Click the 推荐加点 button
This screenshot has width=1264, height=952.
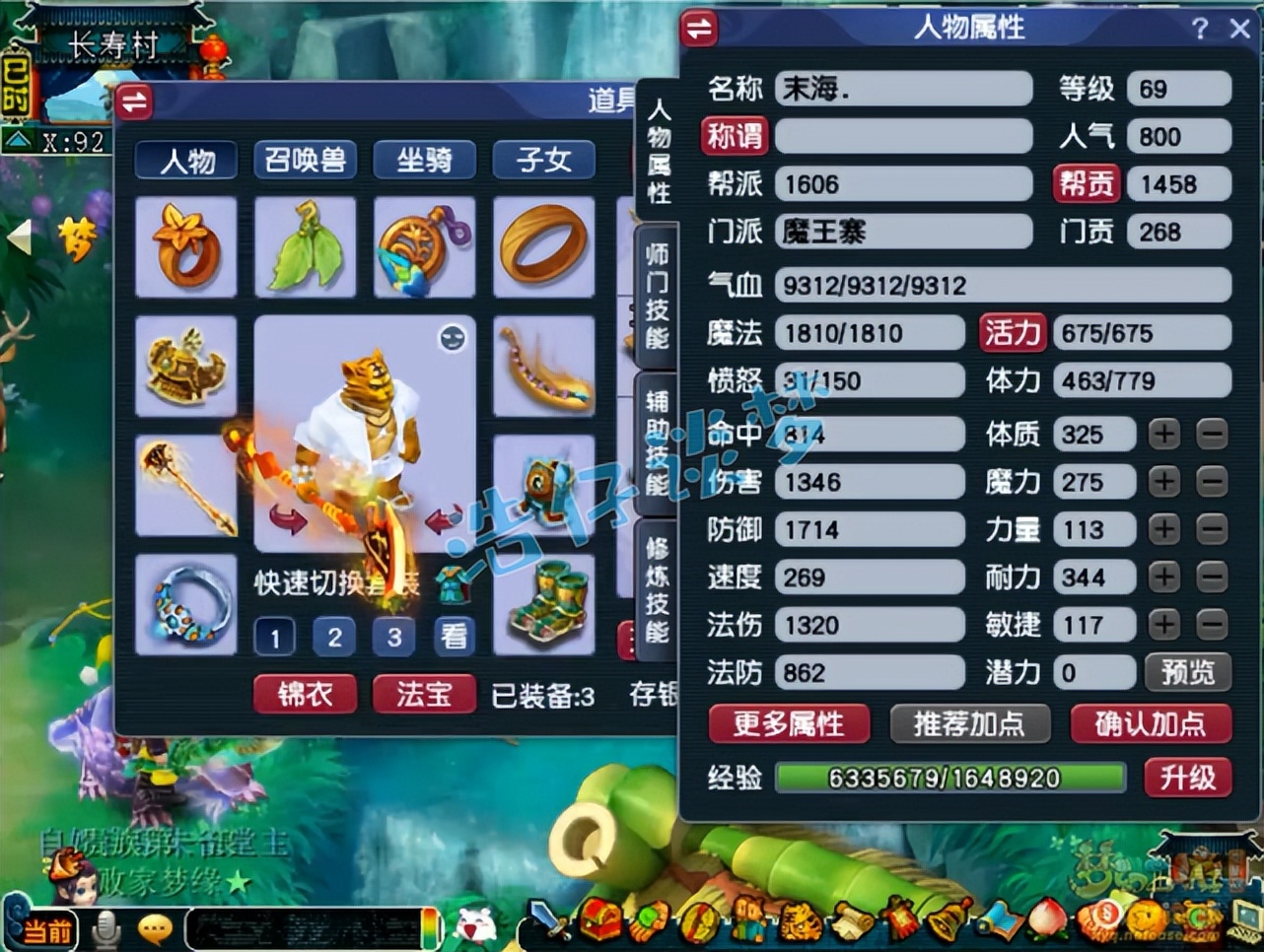[969, 725]
